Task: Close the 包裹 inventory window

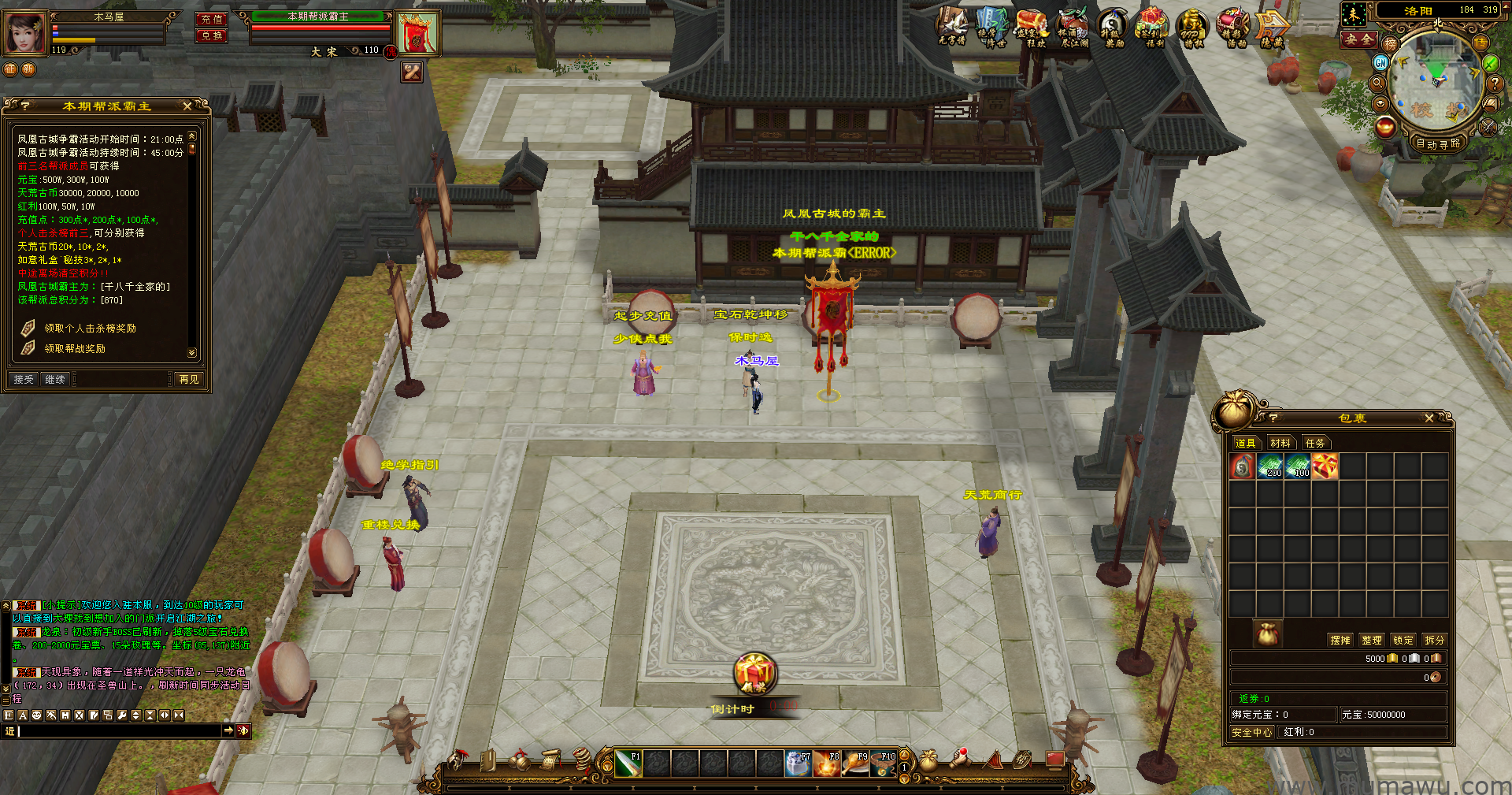Action: [x=1429, y=418]
